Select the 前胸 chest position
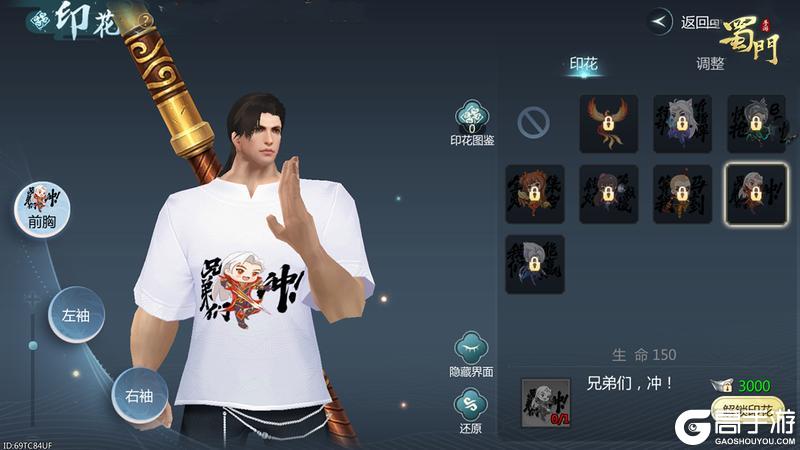The width and height of the screenshot is (800, 450). tap(42, 210)
